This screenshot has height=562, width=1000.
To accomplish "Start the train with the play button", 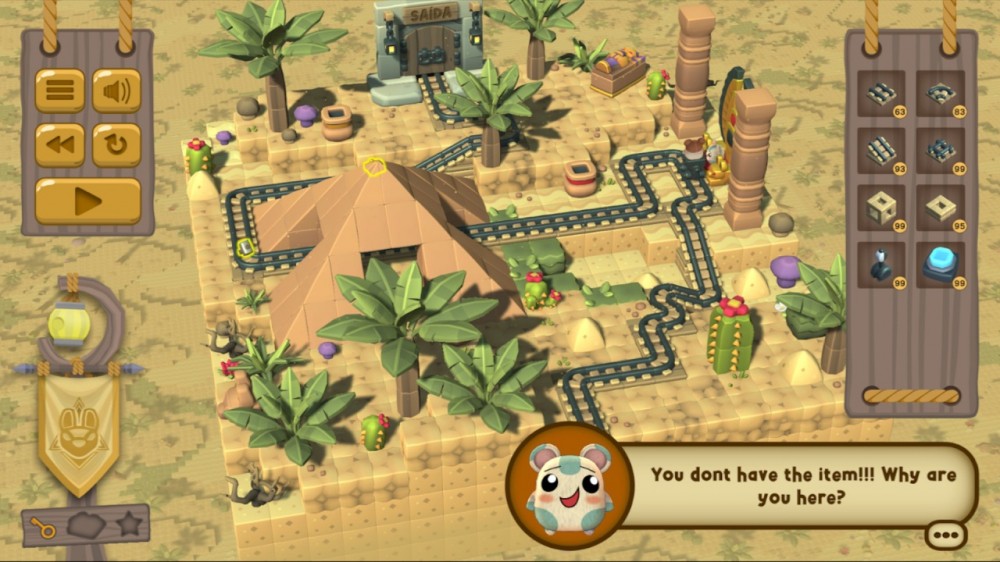I will coord(88,201).
